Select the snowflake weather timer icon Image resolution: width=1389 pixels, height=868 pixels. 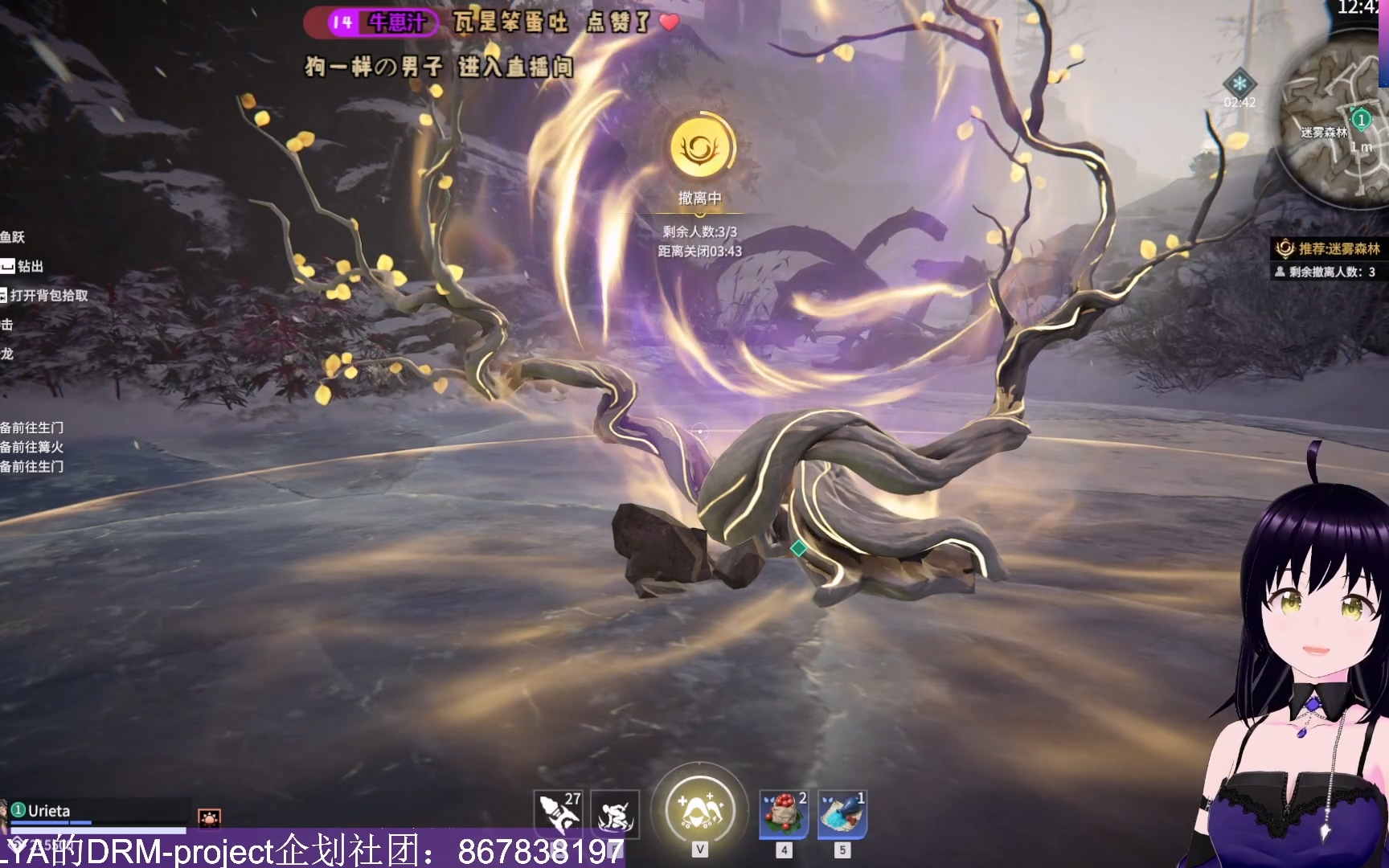1239,84
